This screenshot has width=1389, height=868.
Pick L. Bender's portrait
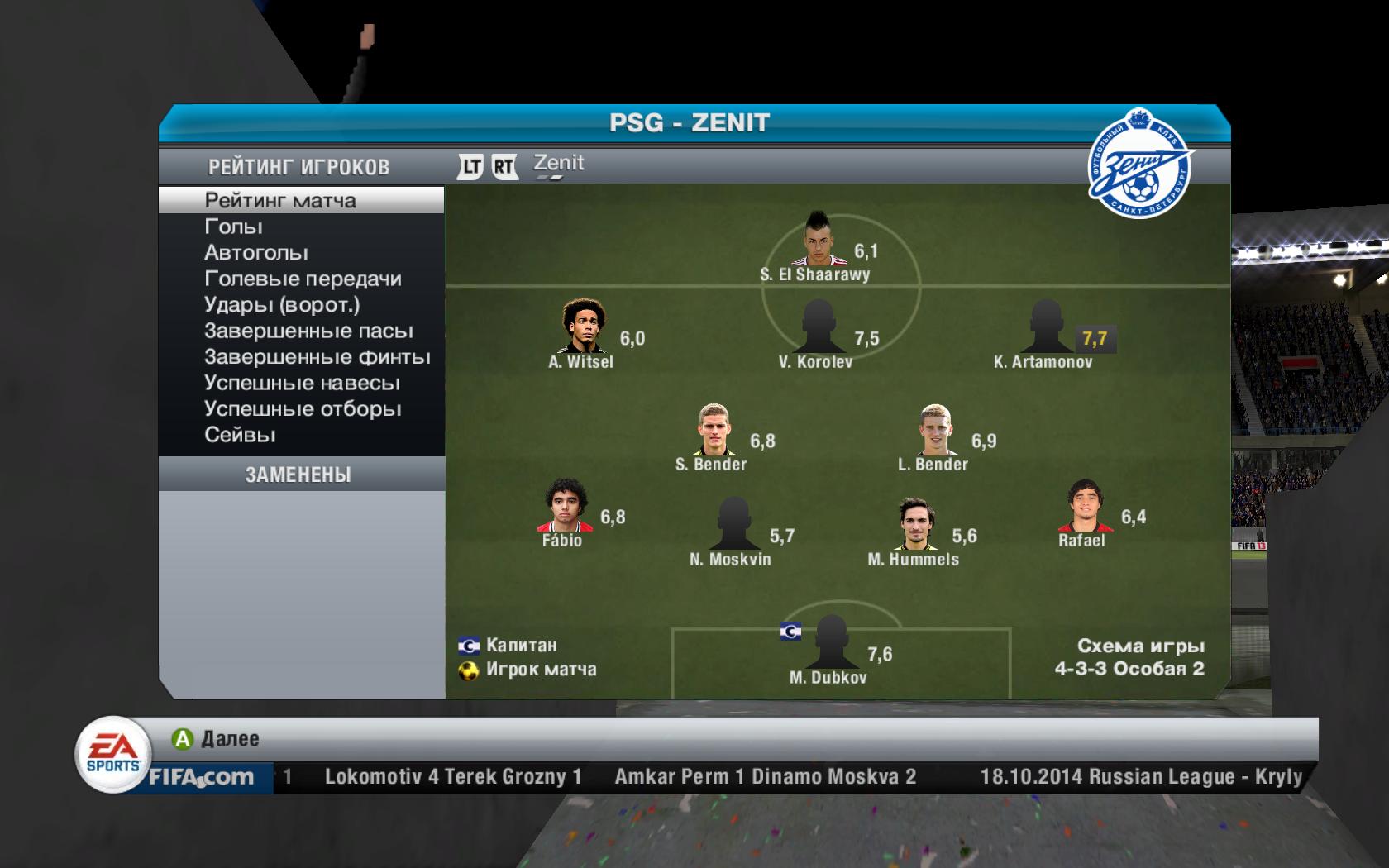[x=934, y=430]
